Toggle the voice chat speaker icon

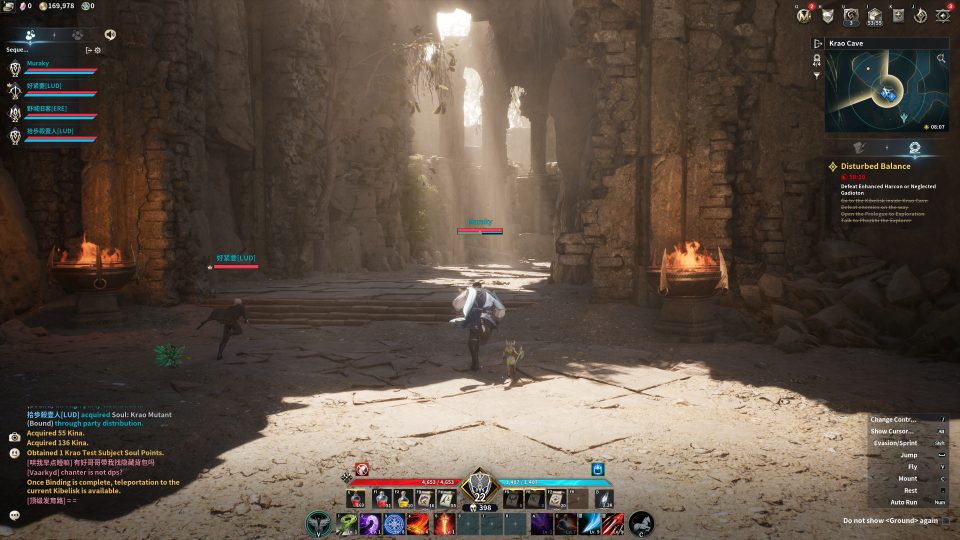coord(109,34)
